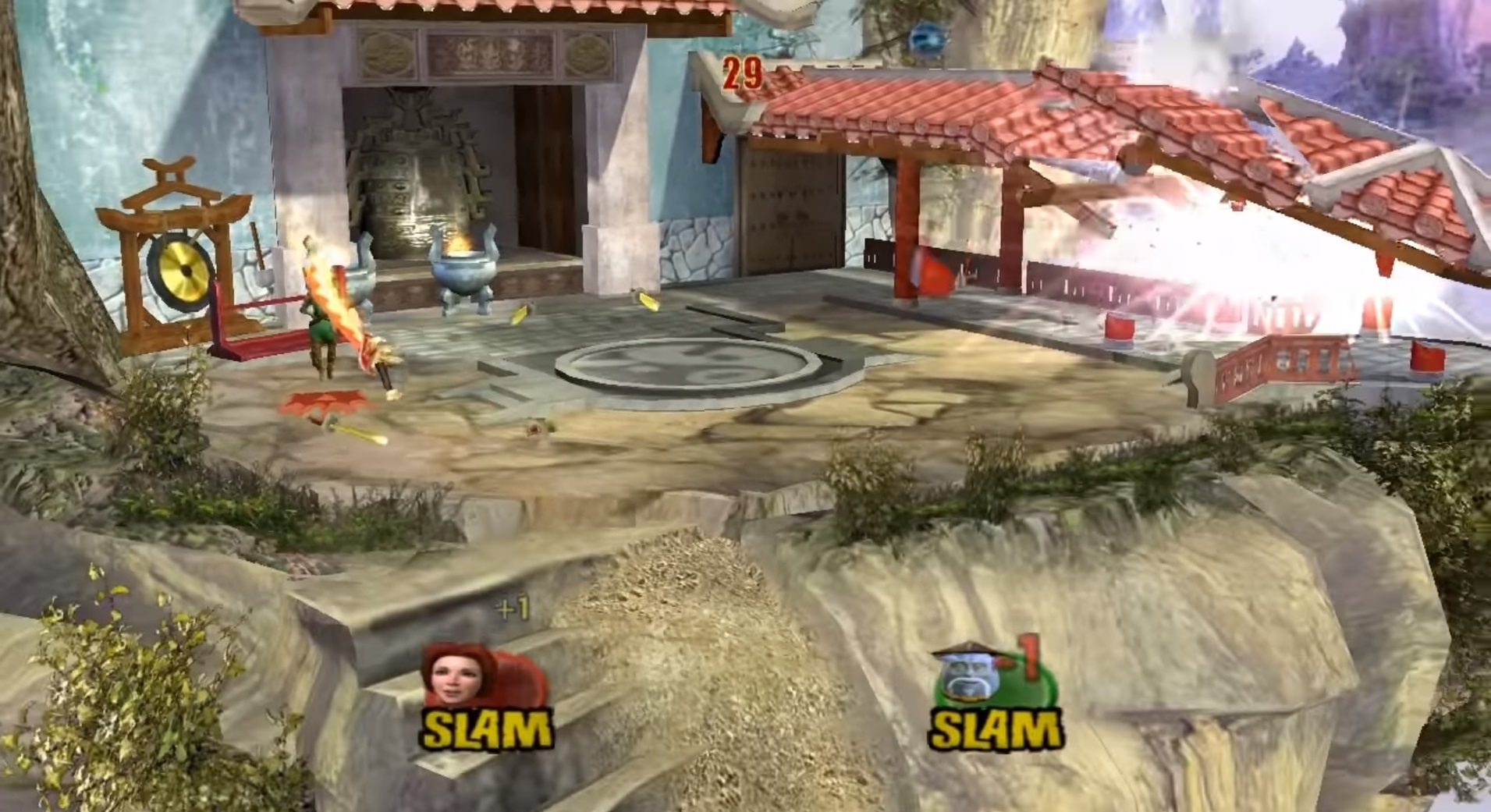Click the 29 damage counter above the roof
The width and height of the screenshot is (1491, 812).
(742, 72)
